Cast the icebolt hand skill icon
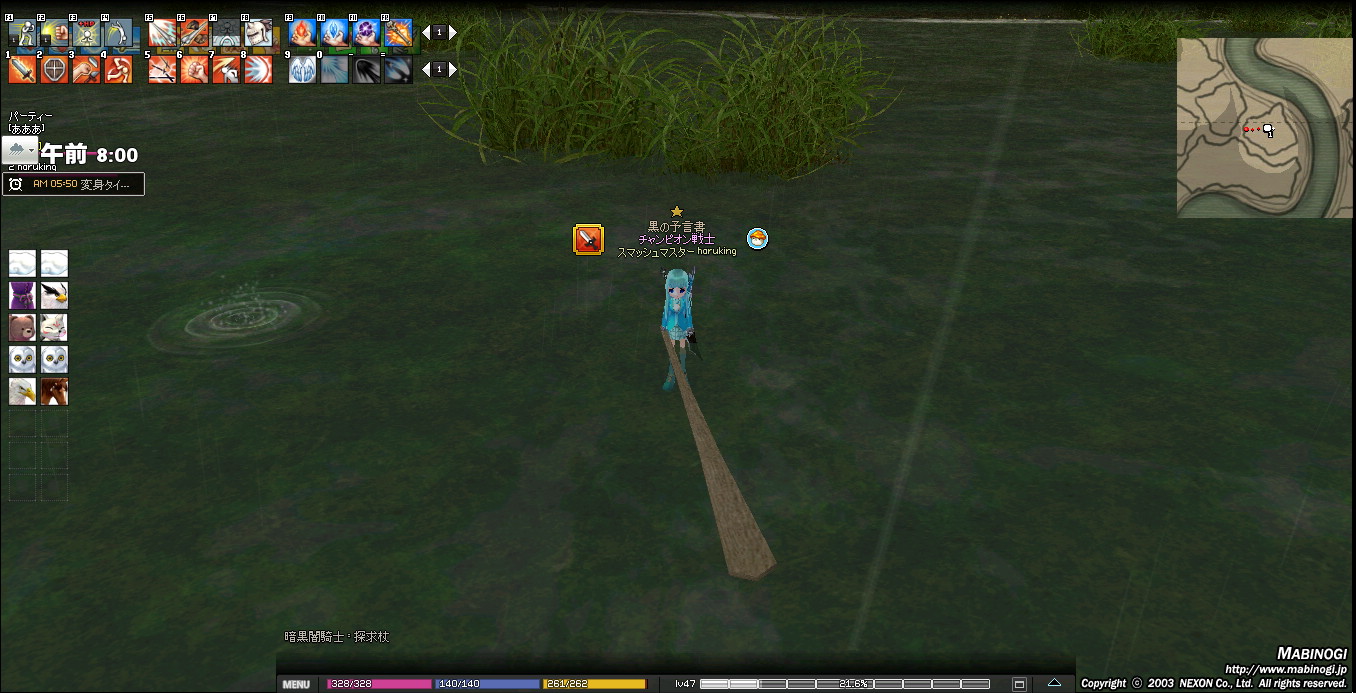Screen dimensions: 1356x693 (x=334, y=33)
